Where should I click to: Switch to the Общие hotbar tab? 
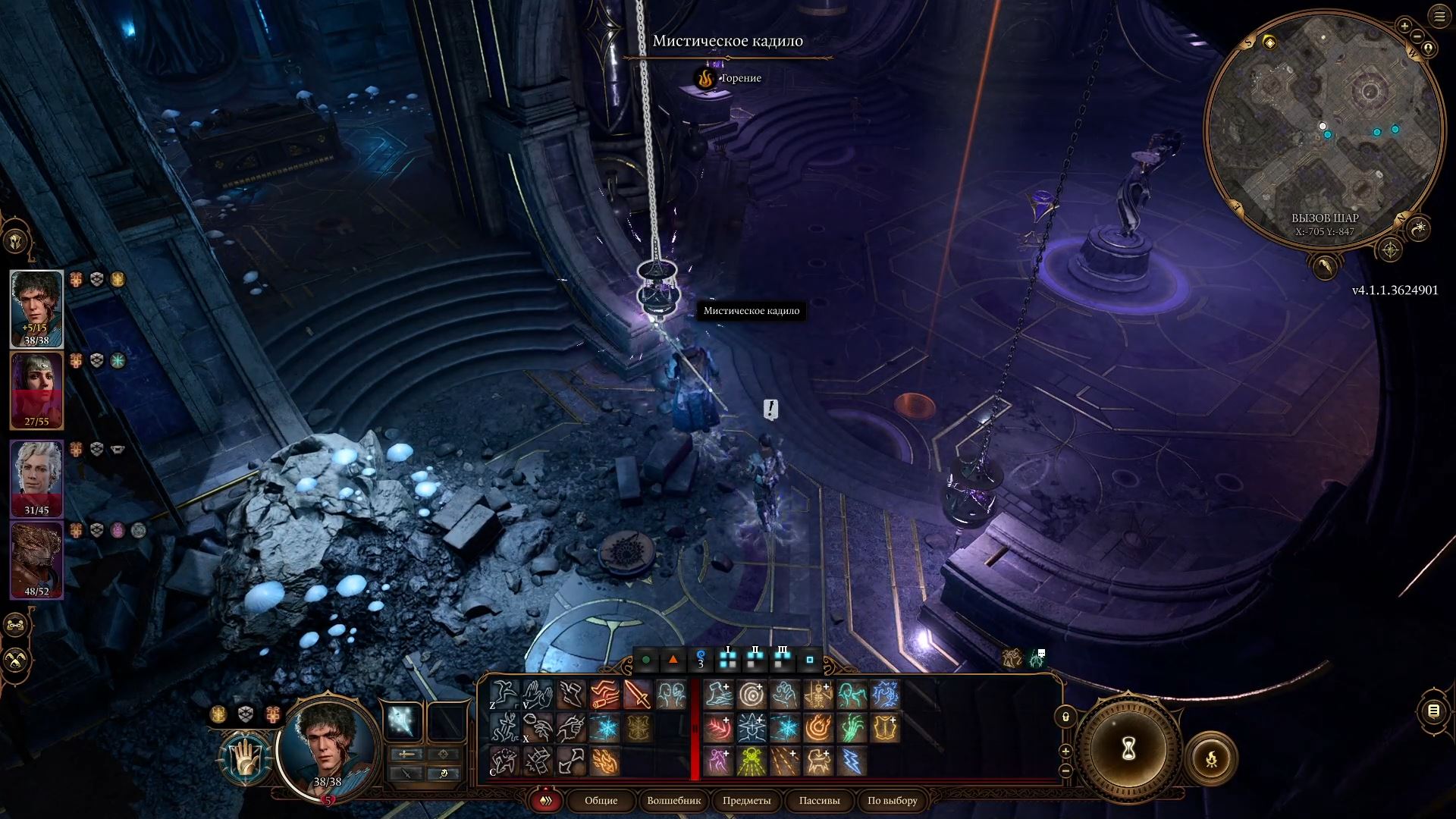[x=601, y=800]
